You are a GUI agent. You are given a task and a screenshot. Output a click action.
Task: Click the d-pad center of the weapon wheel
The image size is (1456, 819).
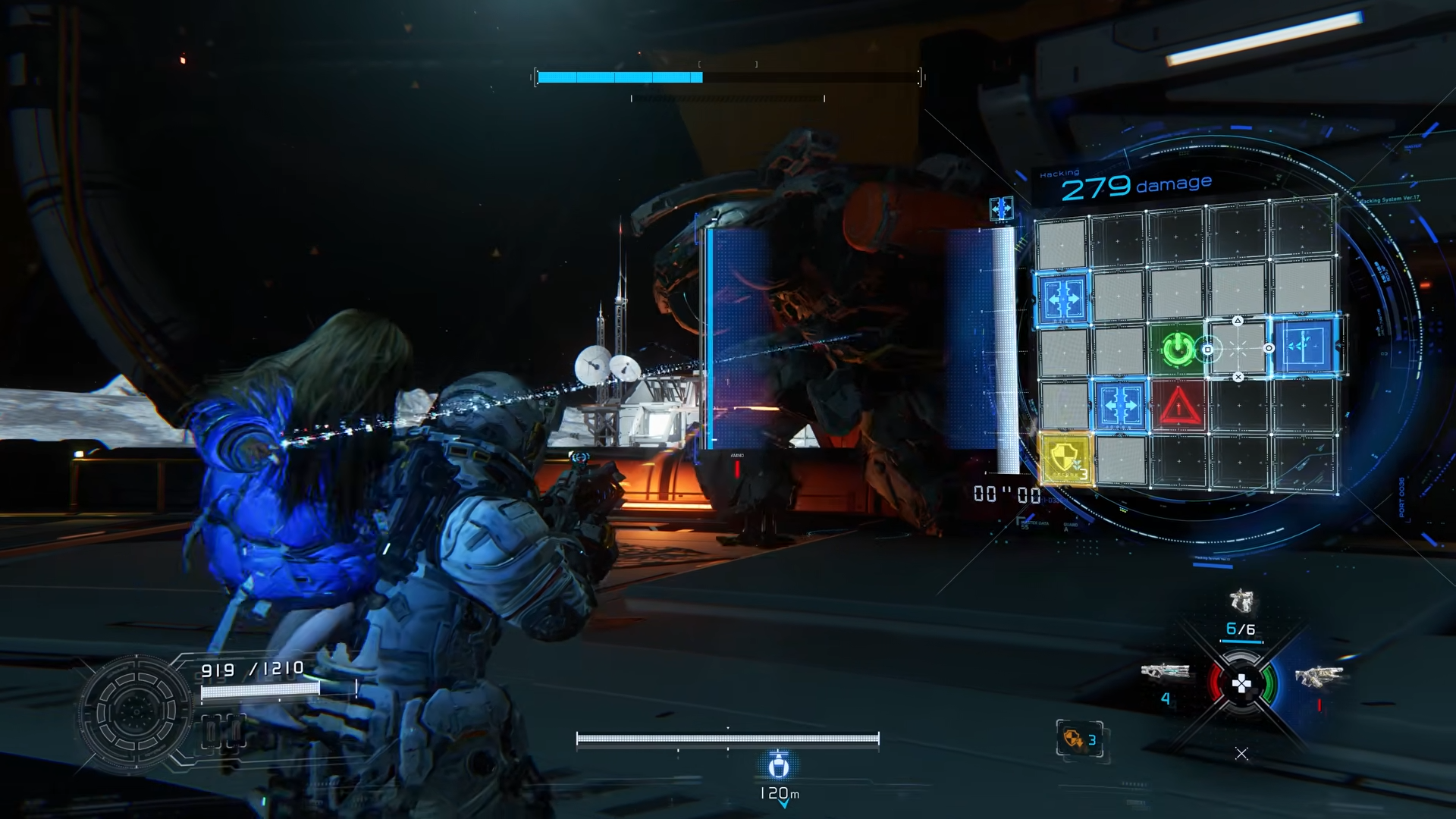tap(1241, 686)
